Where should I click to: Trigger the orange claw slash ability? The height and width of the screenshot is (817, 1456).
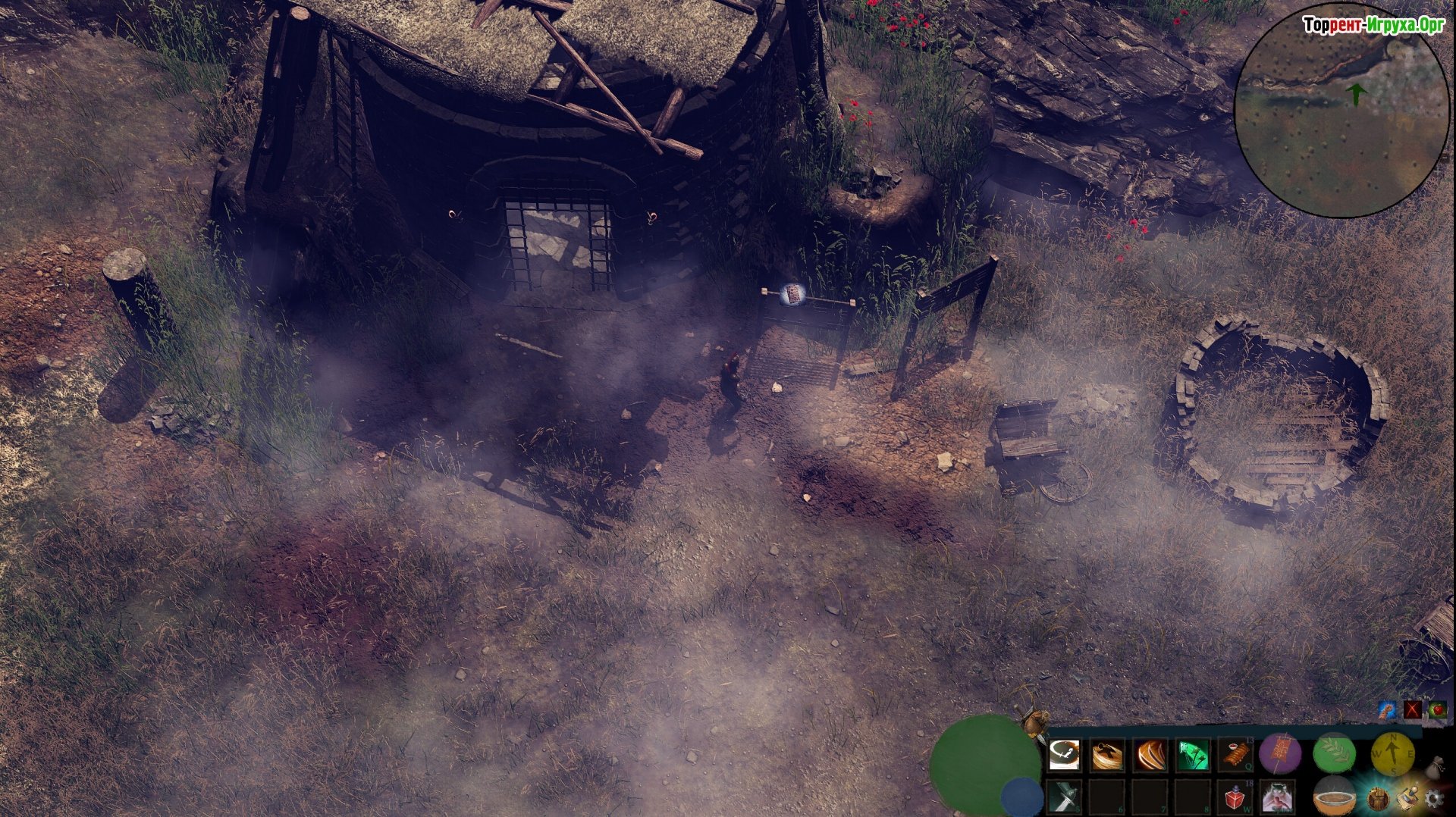click(1150, 755)
